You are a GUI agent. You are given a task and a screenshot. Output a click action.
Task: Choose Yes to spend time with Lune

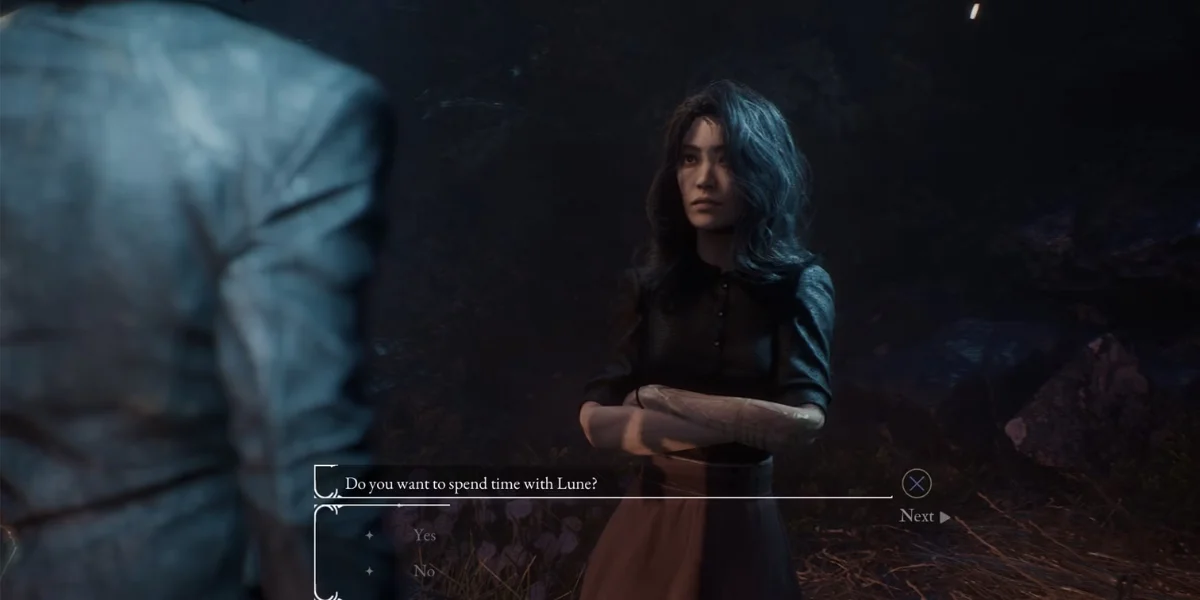pyautogui.click(x=424, y=535)
